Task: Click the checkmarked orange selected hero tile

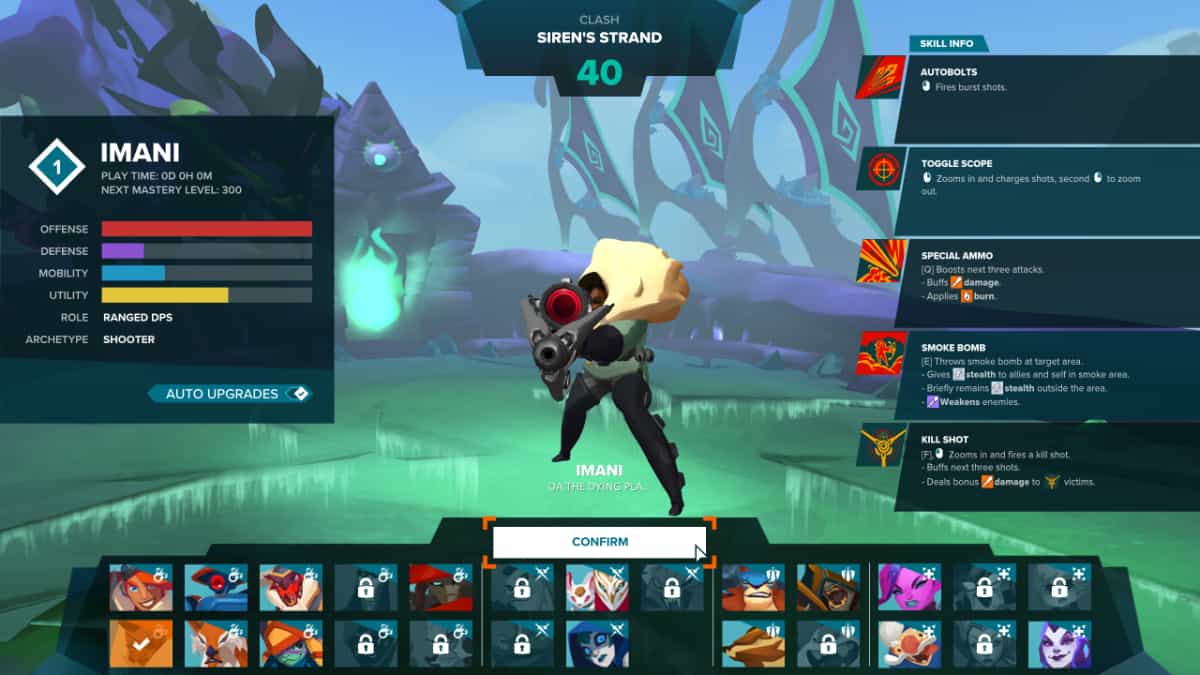Action: (x=141, y=643)
